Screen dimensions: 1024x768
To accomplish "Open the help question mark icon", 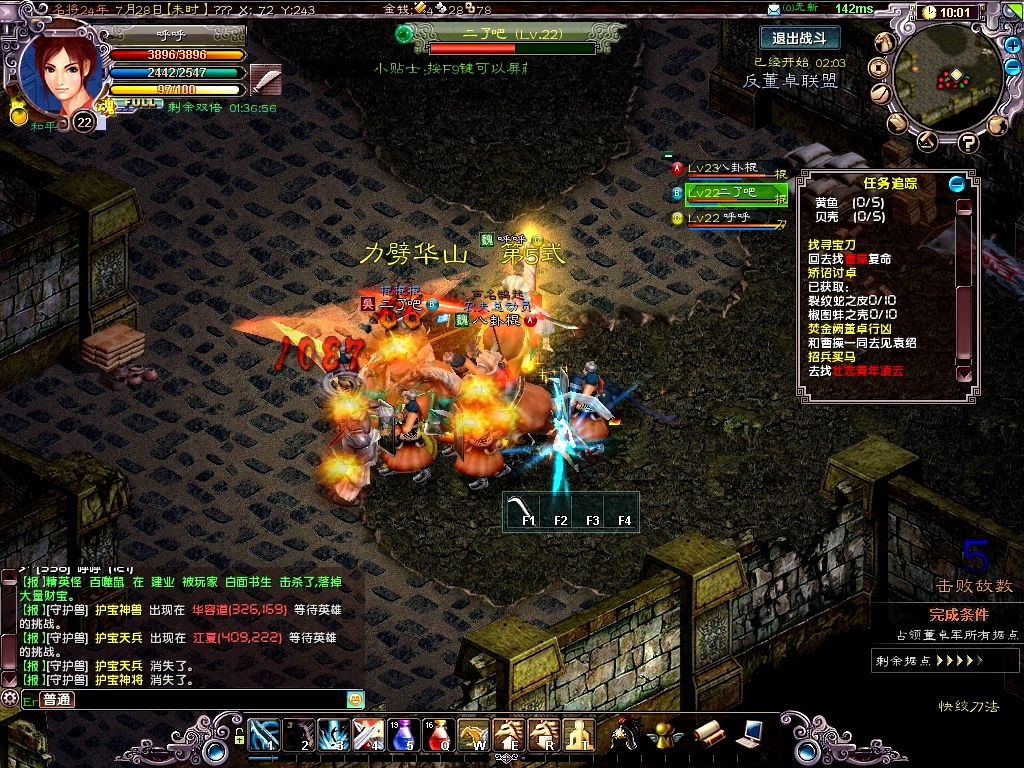I will click(x=967, y=142).
